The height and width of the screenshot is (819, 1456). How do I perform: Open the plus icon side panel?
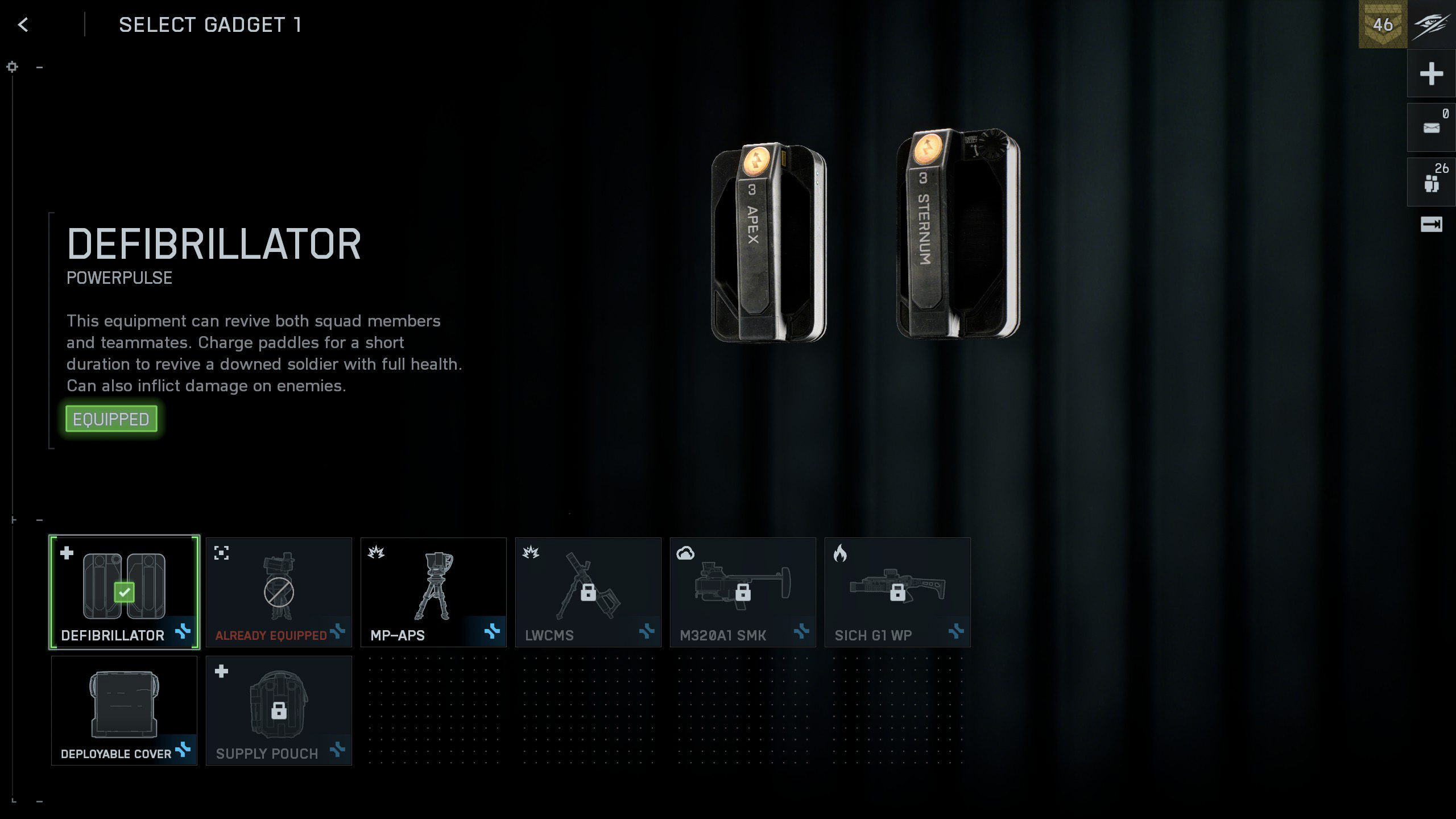1431,74
